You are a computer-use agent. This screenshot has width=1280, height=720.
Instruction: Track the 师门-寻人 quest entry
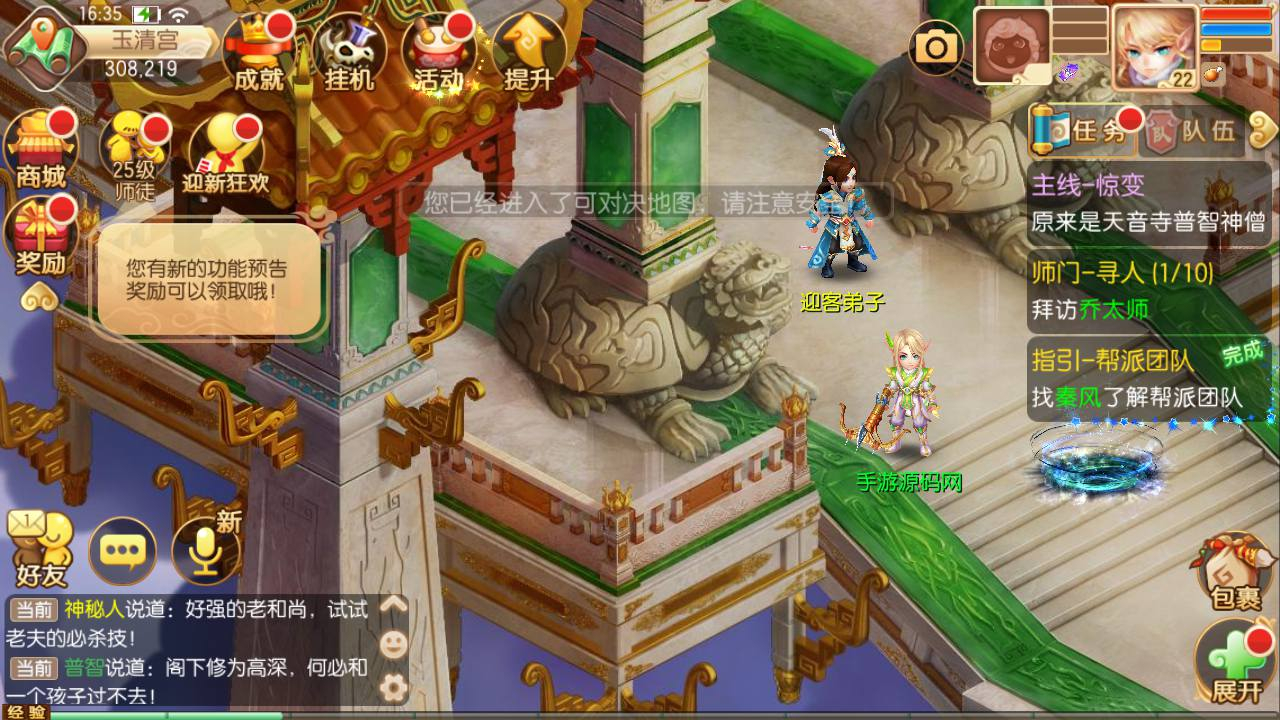pyautogui.click(x=1148, y=290)
